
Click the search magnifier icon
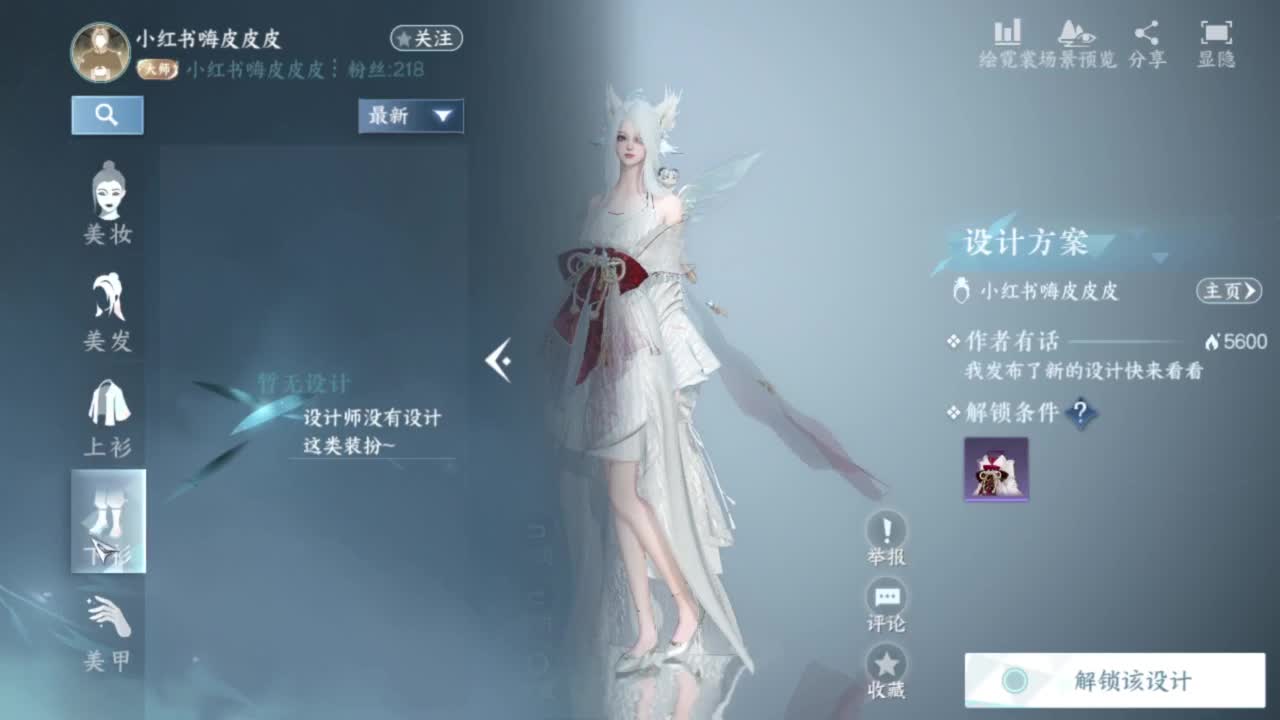coord(107,114)
